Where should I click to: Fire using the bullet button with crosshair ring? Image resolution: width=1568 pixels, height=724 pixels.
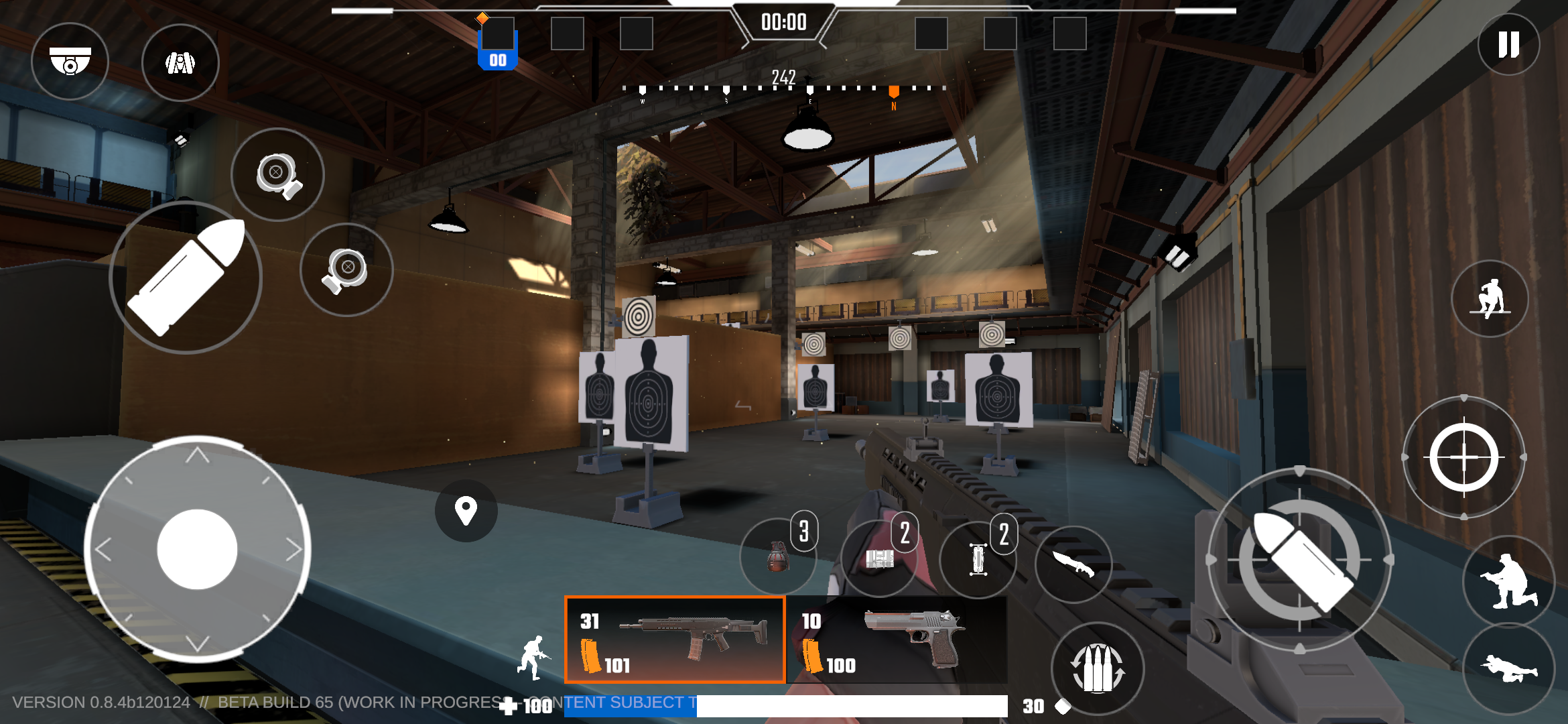(x=1299, y=560)
